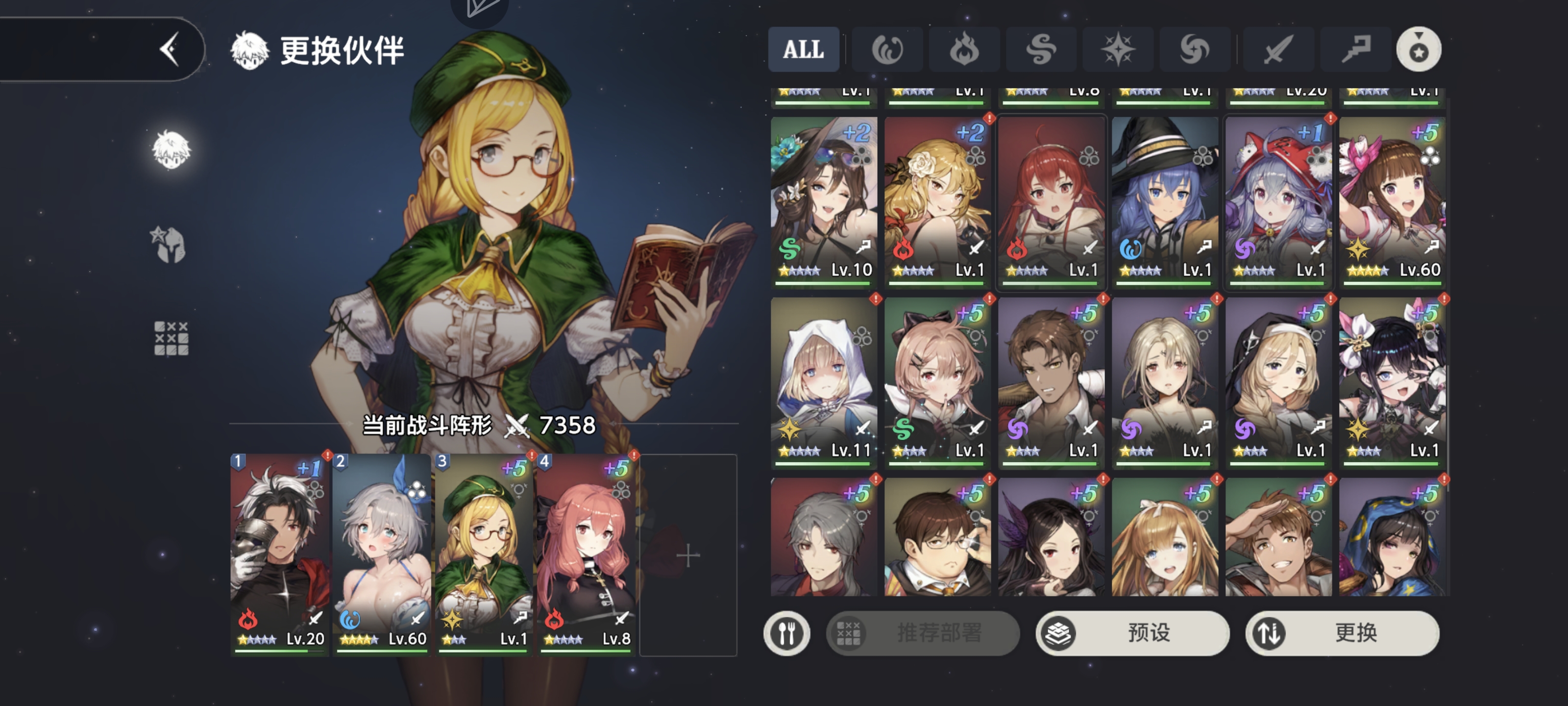Image resolution: width=1568 pixels, height=706 pixels.
Task: Tap the 更换 swap button
Action: pyautogui.click(x=1342, y=633)
